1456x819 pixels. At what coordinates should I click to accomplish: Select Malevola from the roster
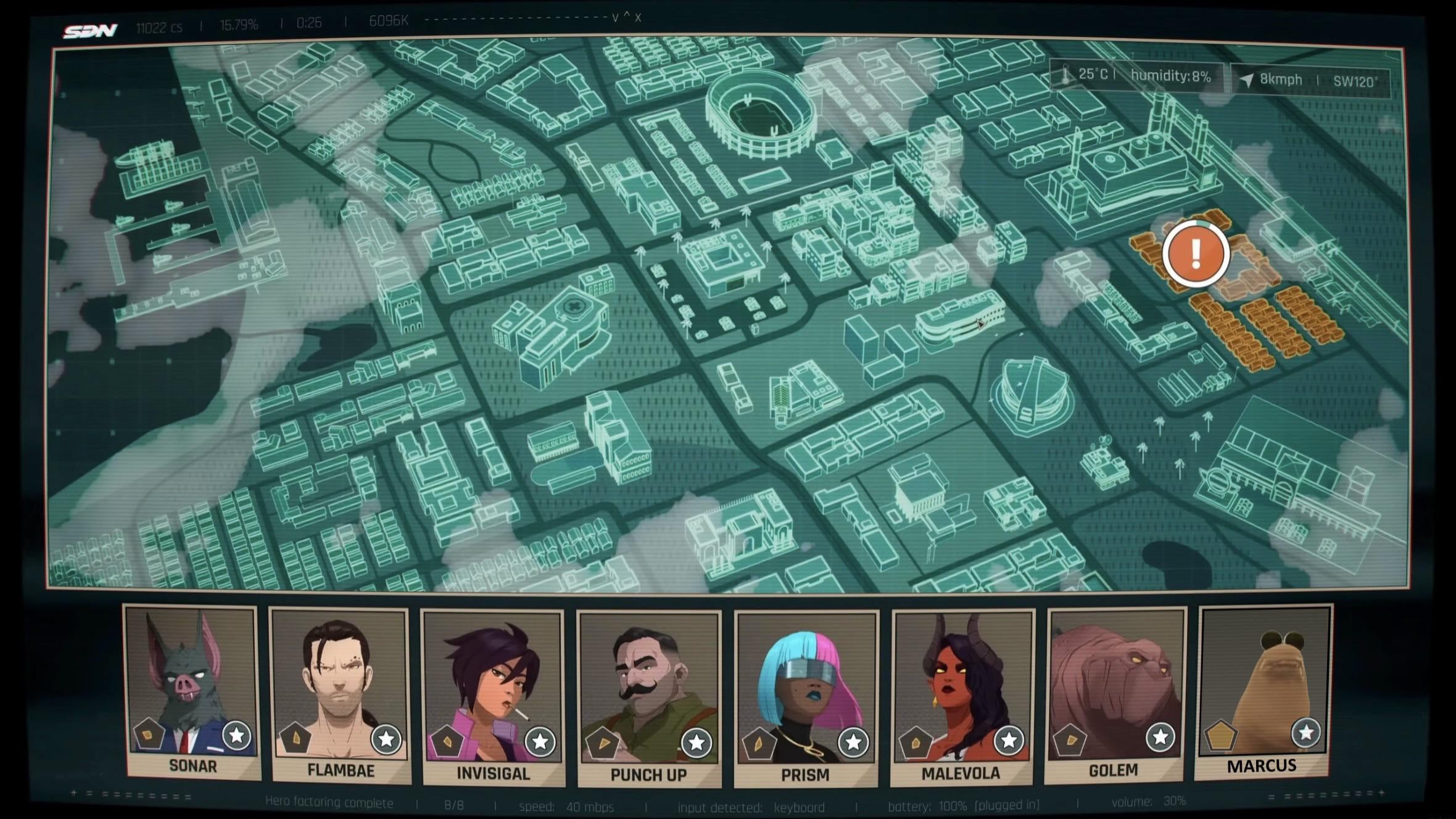coord(962,696)
